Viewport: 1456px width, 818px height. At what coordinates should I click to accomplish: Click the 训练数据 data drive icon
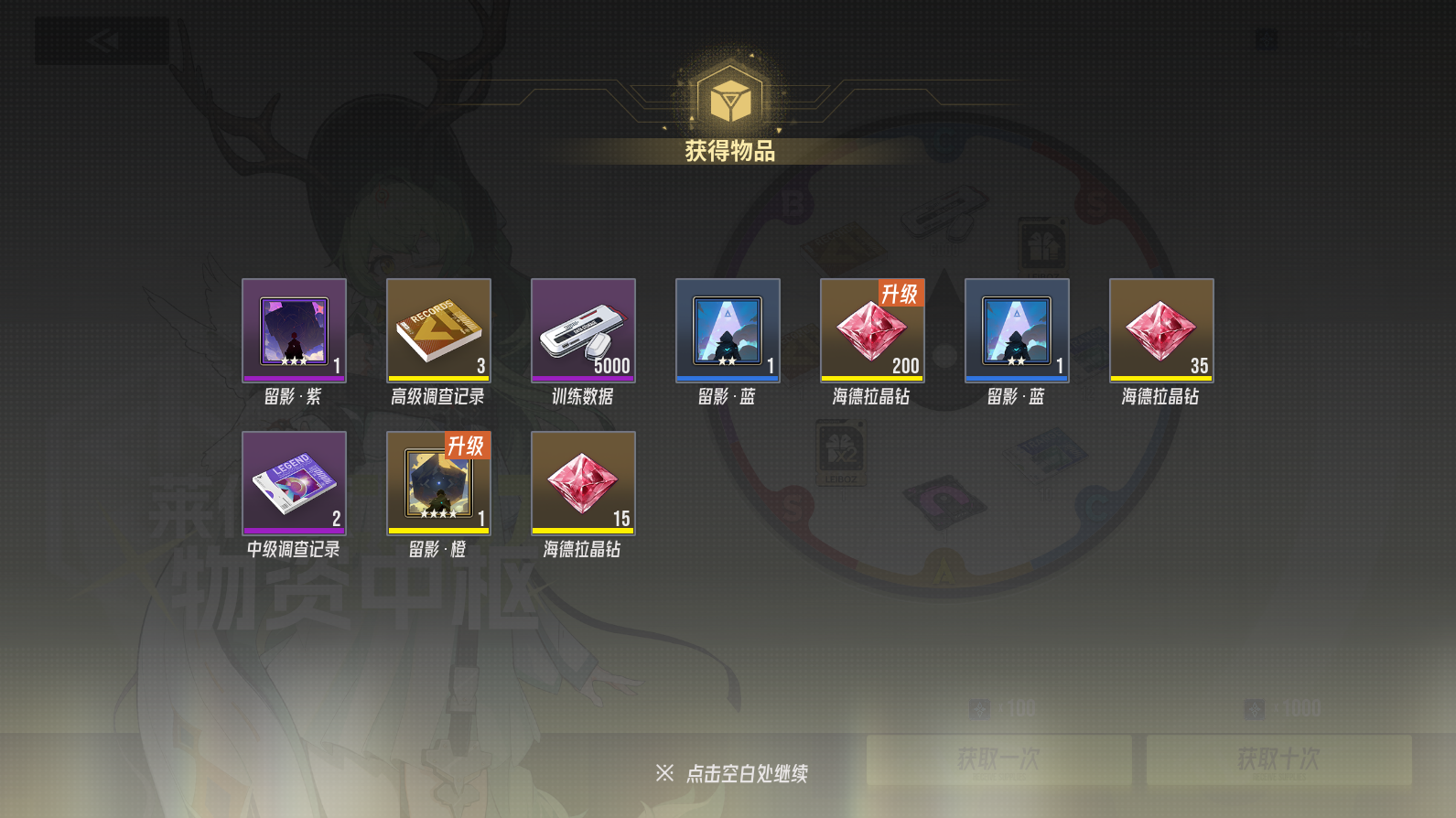[583, 329]
